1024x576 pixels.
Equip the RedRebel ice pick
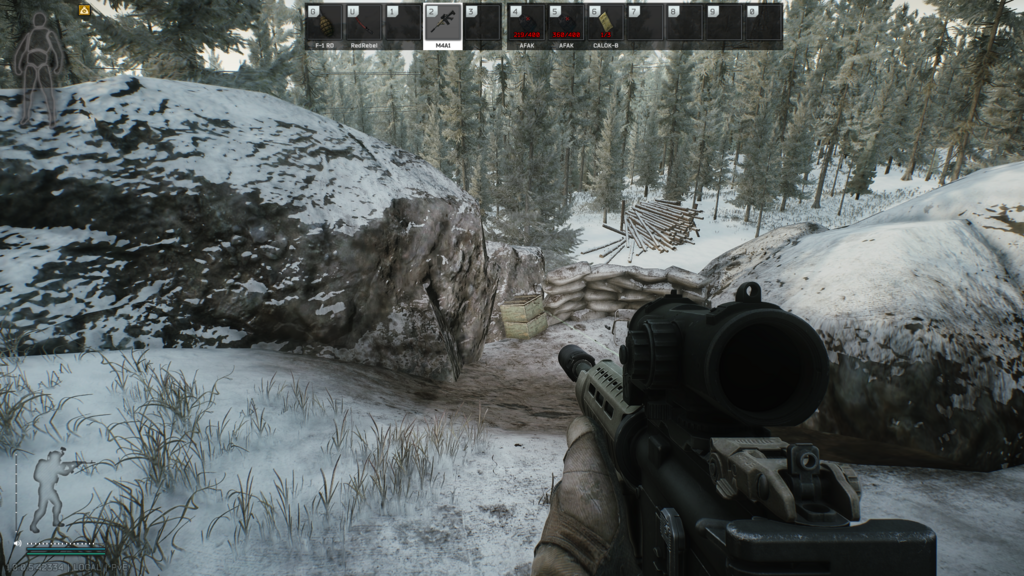pyautogui.click(x=362, y=23)
